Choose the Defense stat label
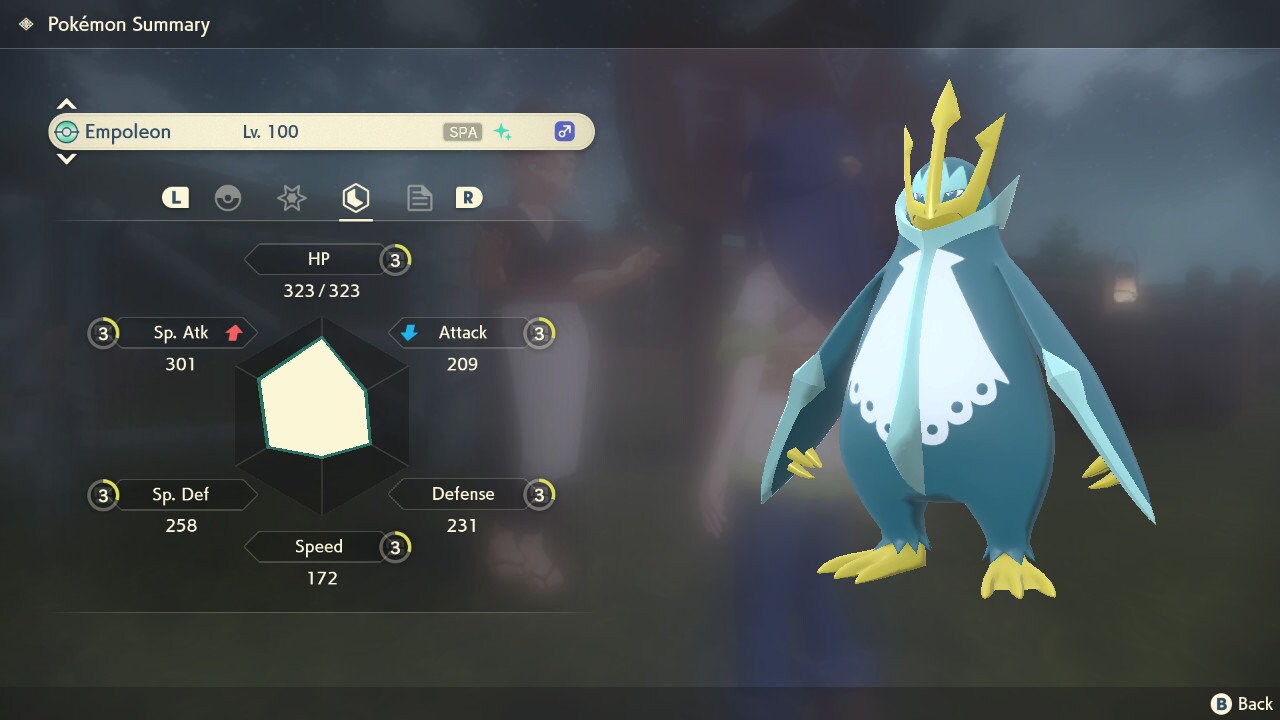 point(460,494)
